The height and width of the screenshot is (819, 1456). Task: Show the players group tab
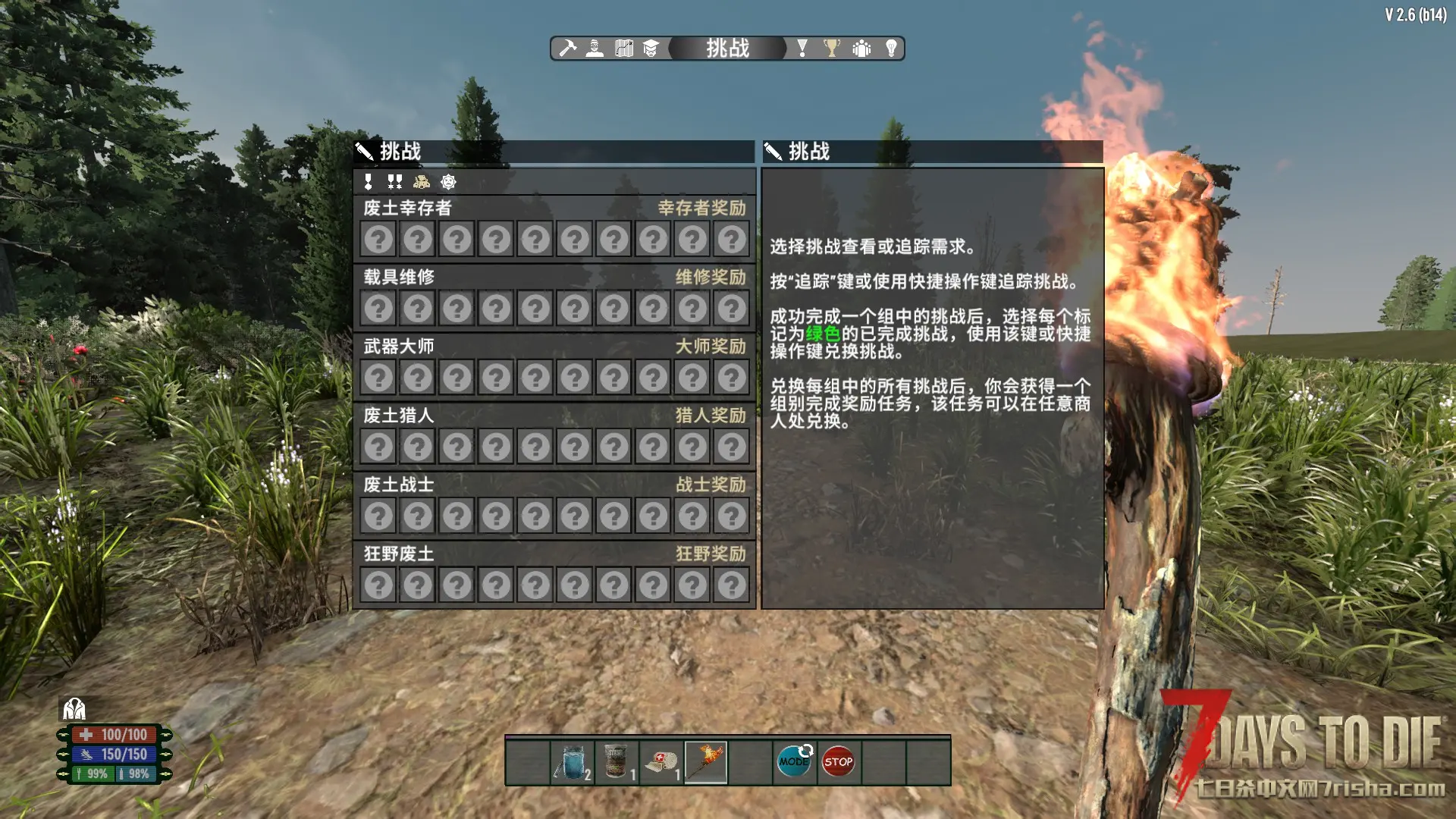click(861, 49)
